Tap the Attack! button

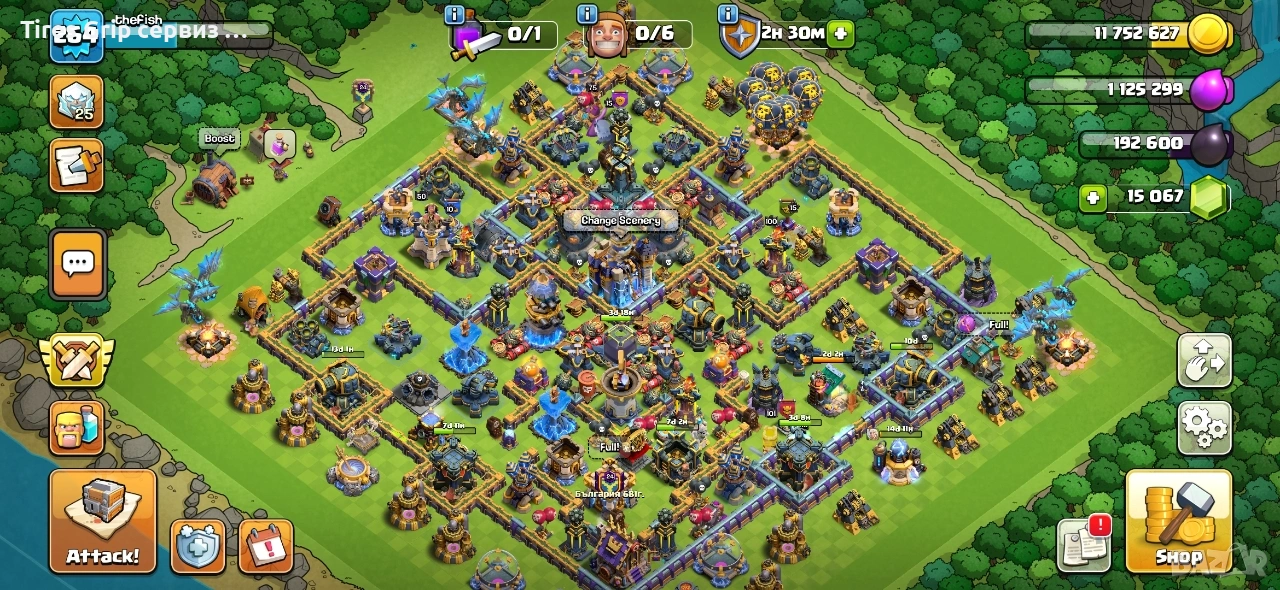tap(103, 521)
